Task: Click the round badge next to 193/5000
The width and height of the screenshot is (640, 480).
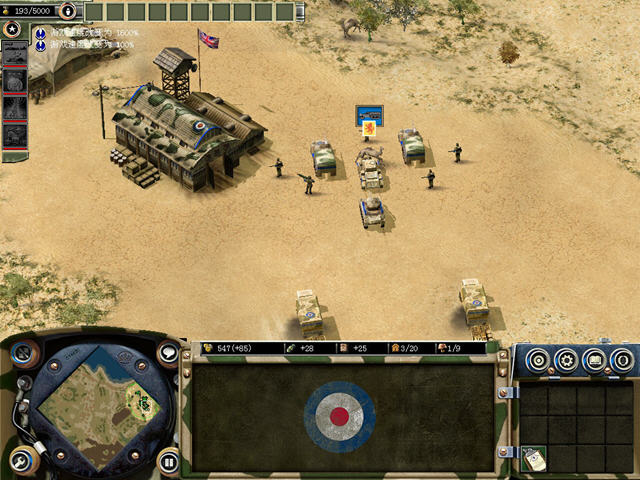Action: [x=67, y=11]
